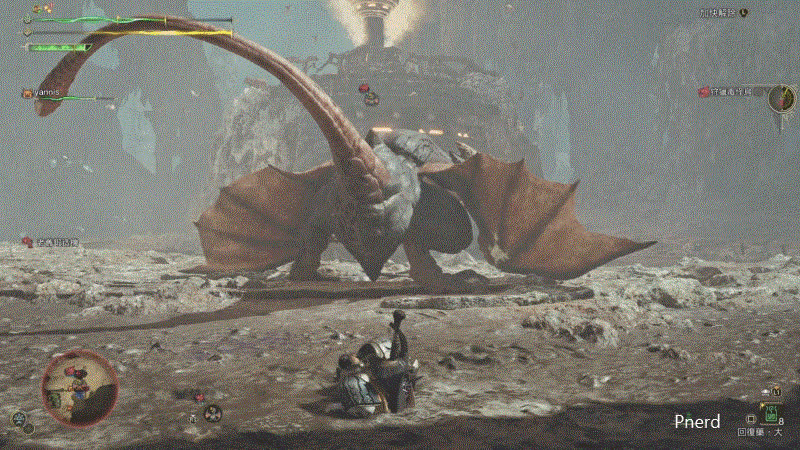
Task: Select party member yannis's name tag
Action: click(x=46, y=92)
